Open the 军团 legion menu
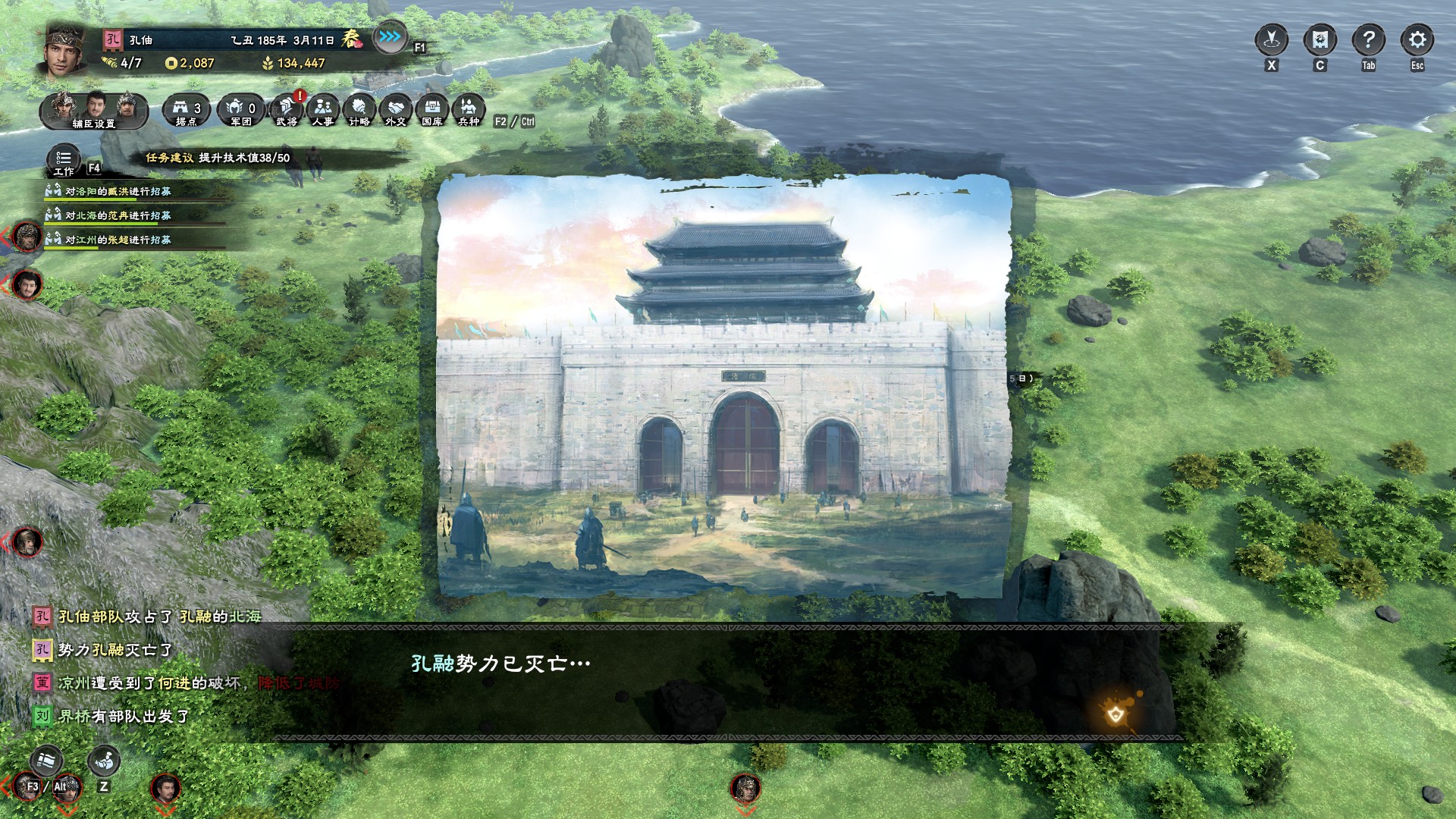 coord(241,111)
